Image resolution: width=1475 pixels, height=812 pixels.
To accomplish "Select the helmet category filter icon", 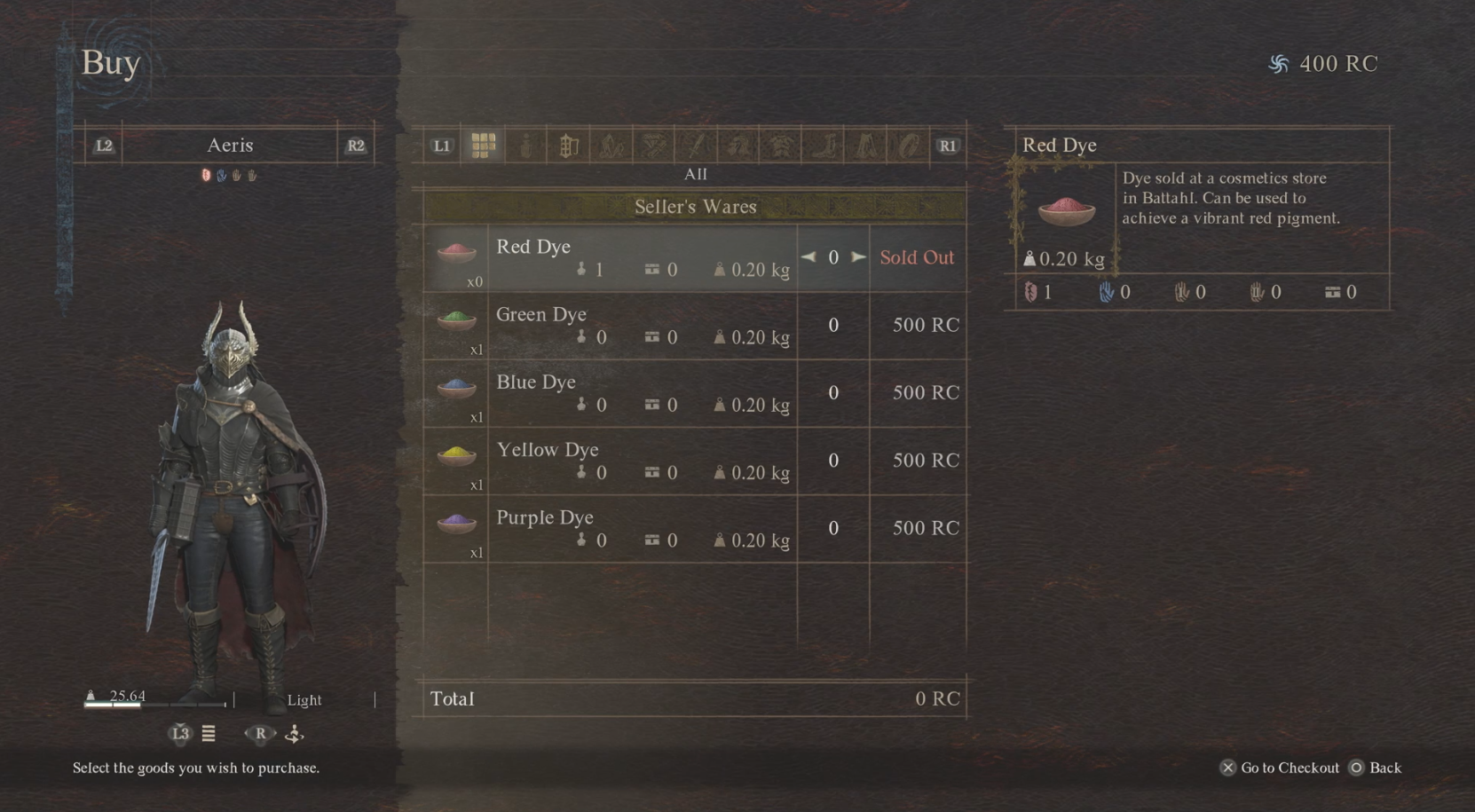I will (737, 145).
